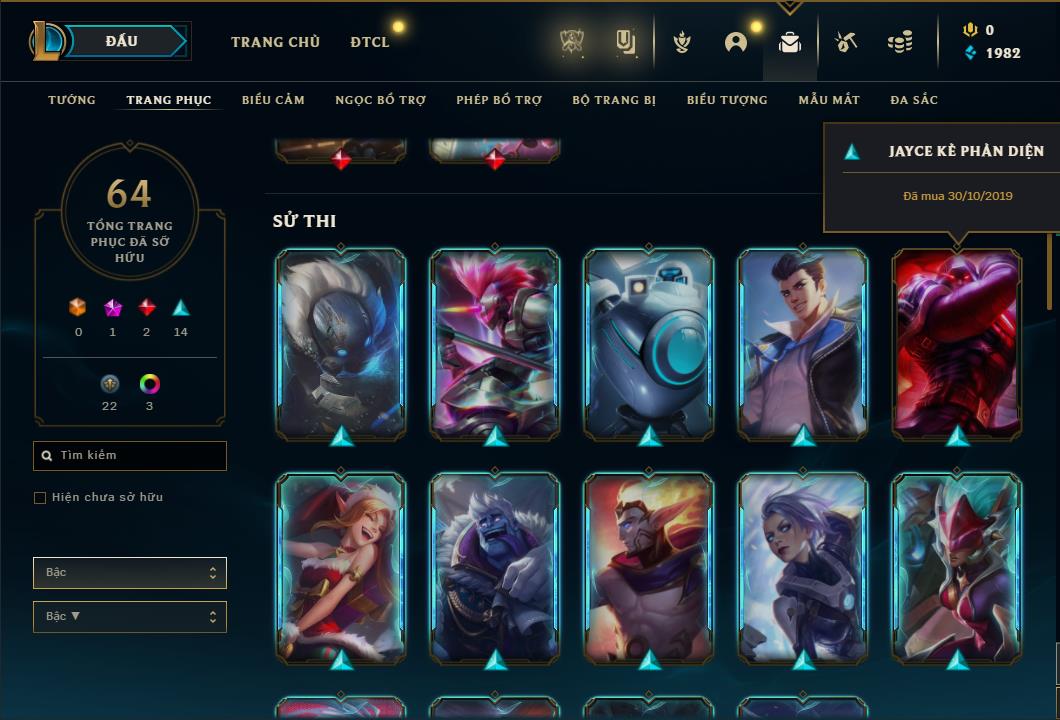Image resolution: width=1060 pixels, height=720 pixels.
Task: Select the Jayce skin card in blazer
Action: point(803,342)
